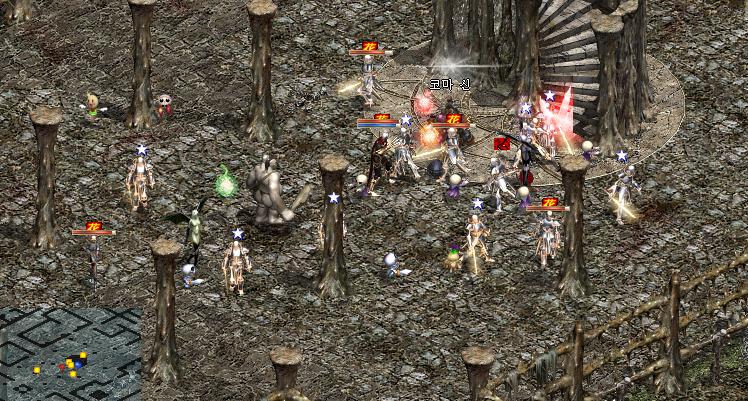Screen dimensions: 748x401
Task: Click the maze minimap in the corner
Action: 70,353
